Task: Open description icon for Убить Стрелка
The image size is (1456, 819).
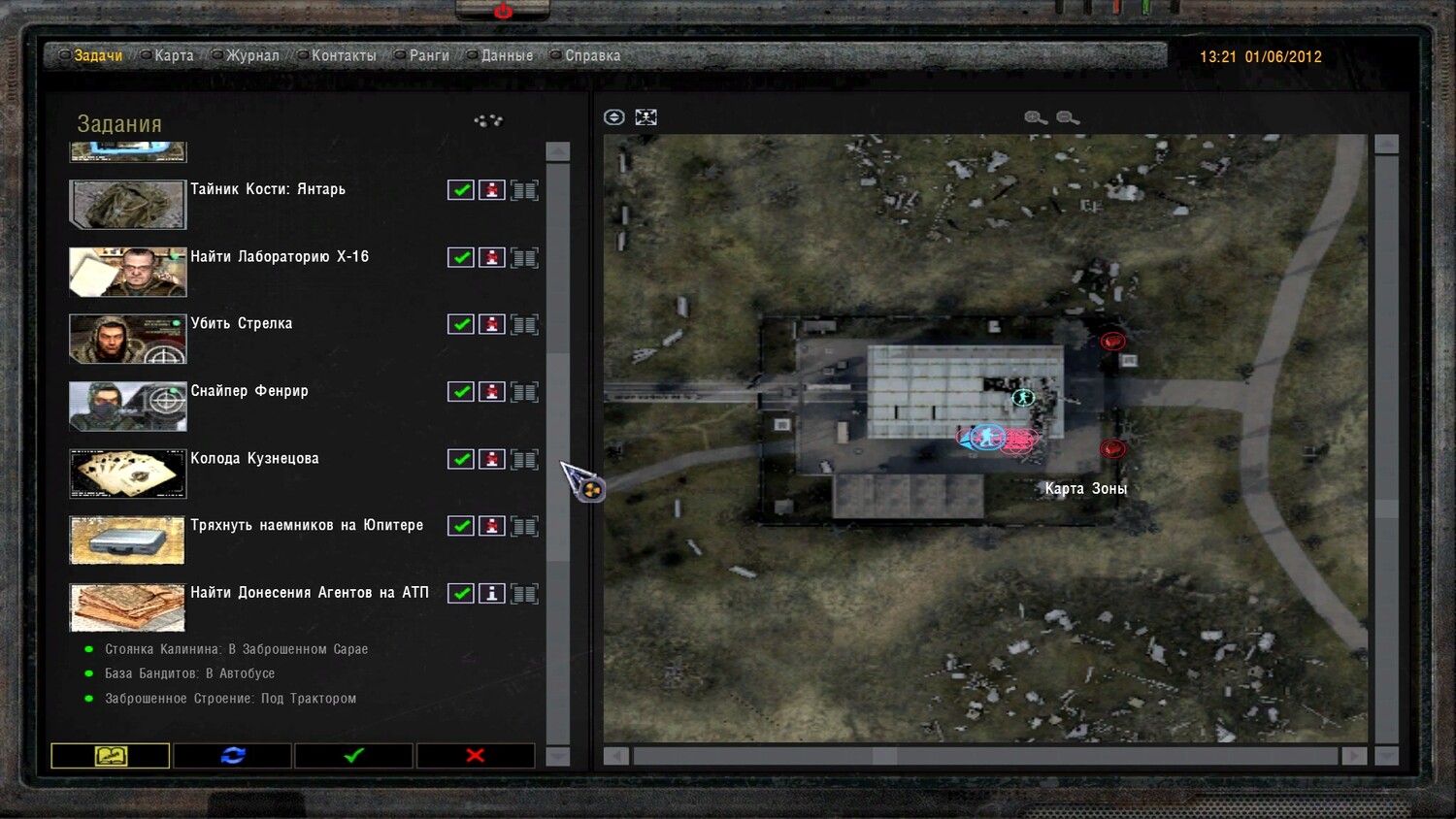Action: (524, 324)
